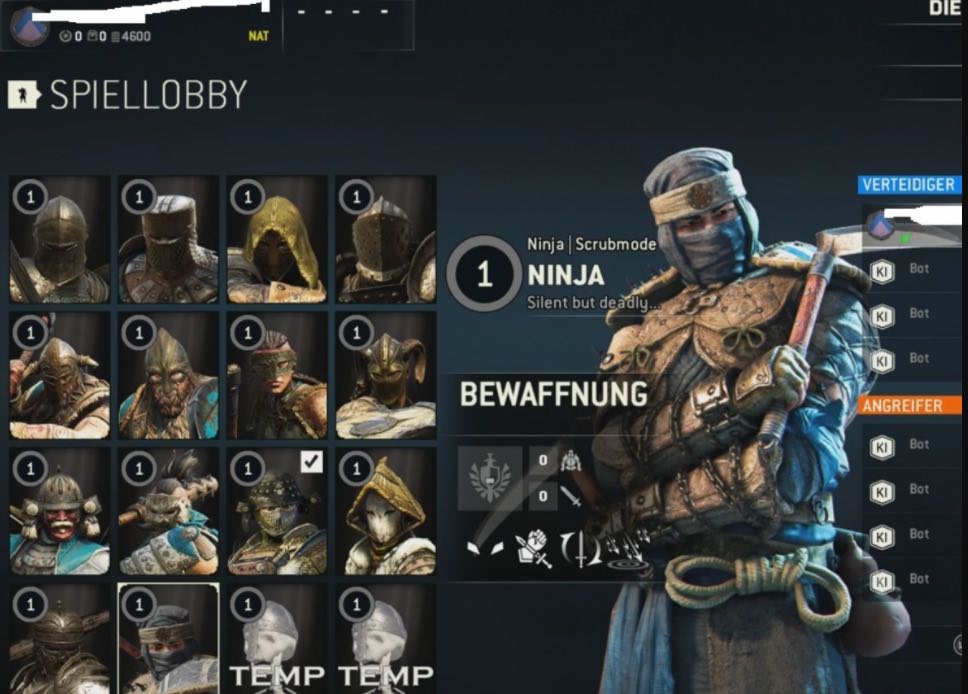Open the player profile avatar at top
The image size is (968, 694).
tap(29, 25)
